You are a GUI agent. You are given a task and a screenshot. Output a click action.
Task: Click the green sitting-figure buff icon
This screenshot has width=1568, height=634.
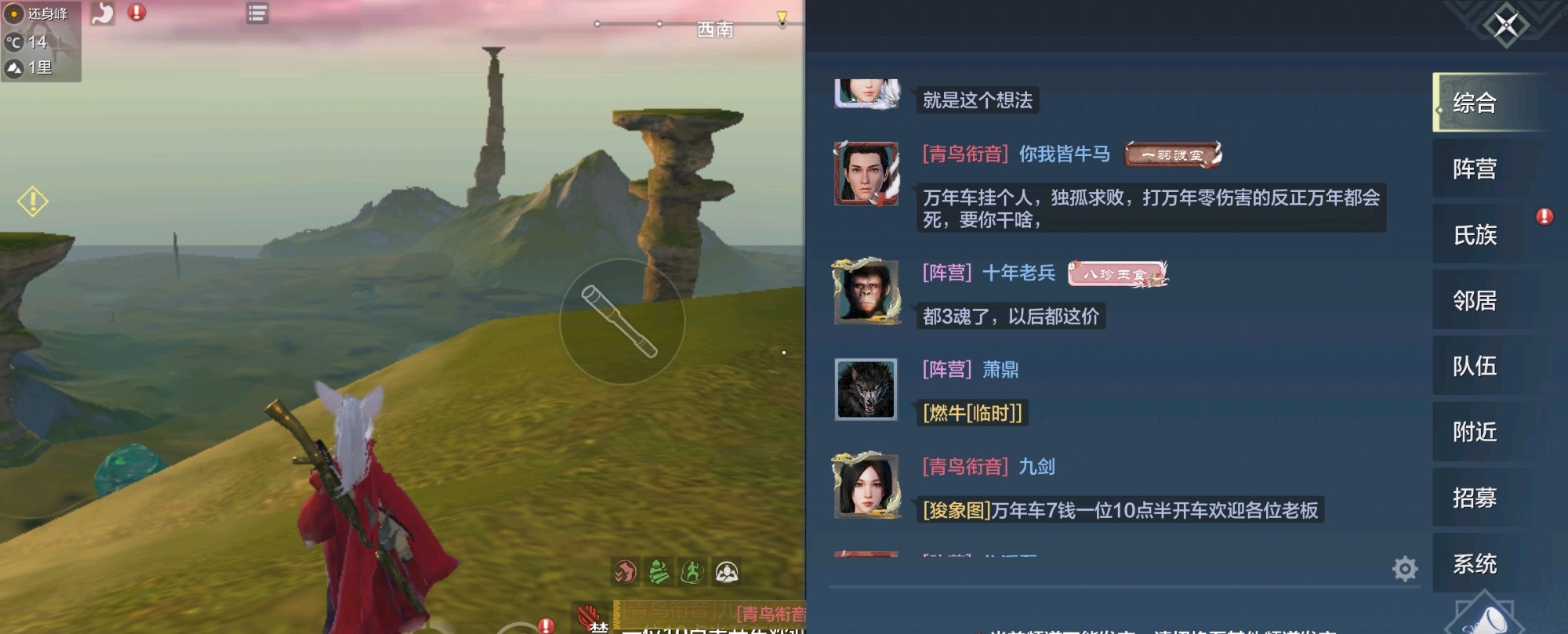click(659, 573)
